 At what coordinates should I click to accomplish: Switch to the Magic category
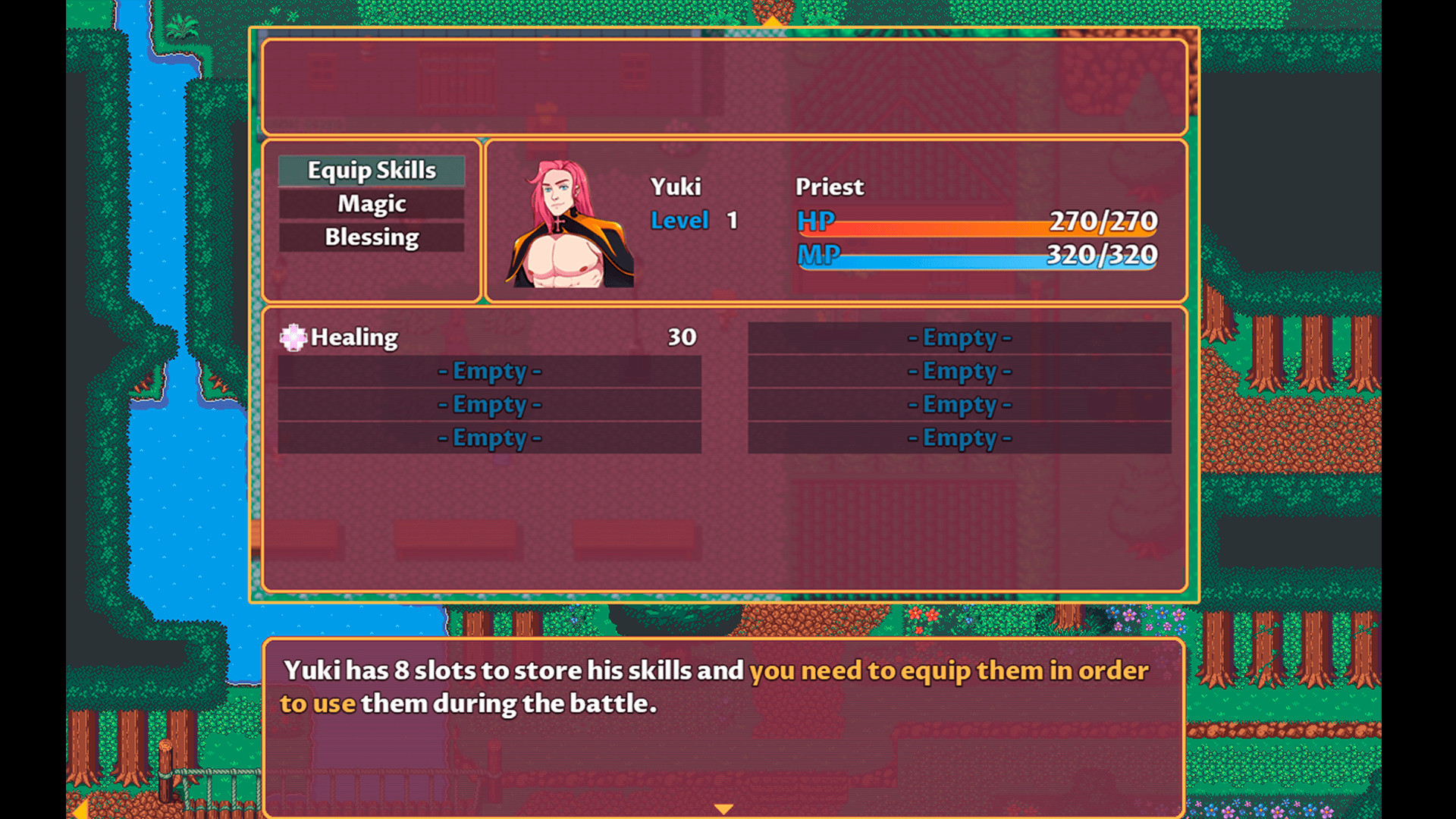(x=371, y=203)
